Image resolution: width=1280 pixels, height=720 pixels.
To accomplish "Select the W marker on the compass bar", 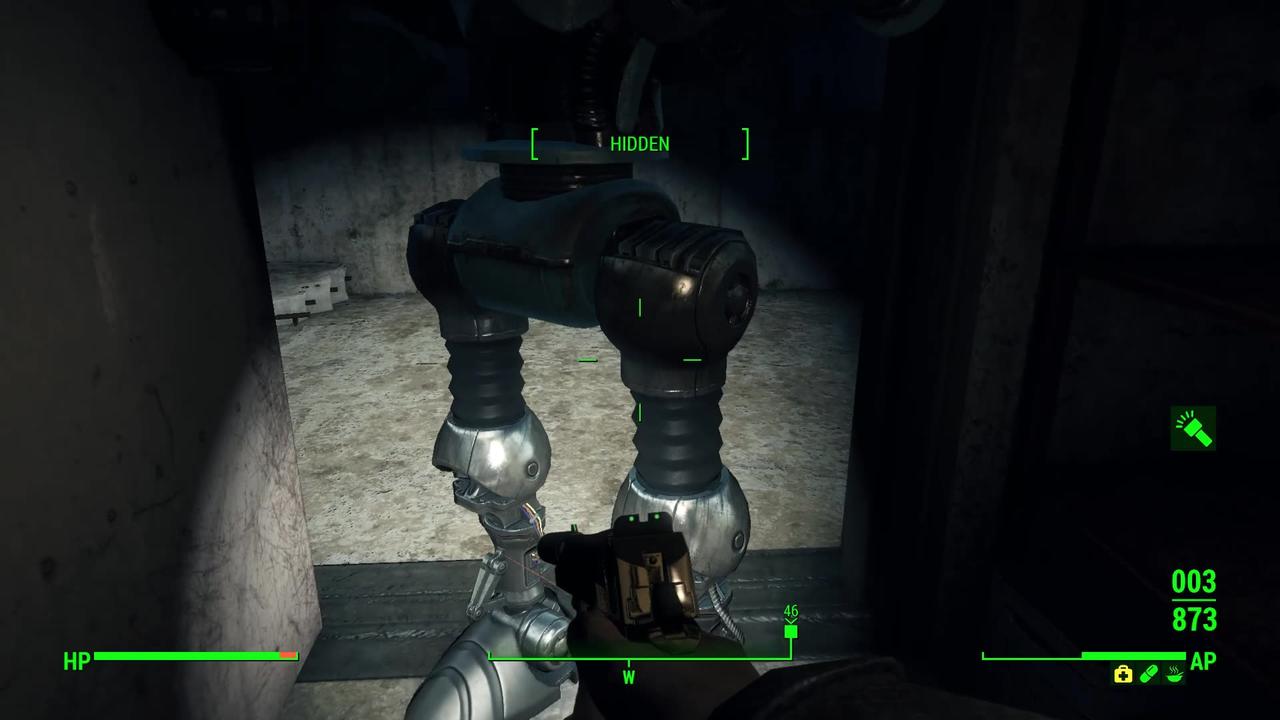I will 628,677.
